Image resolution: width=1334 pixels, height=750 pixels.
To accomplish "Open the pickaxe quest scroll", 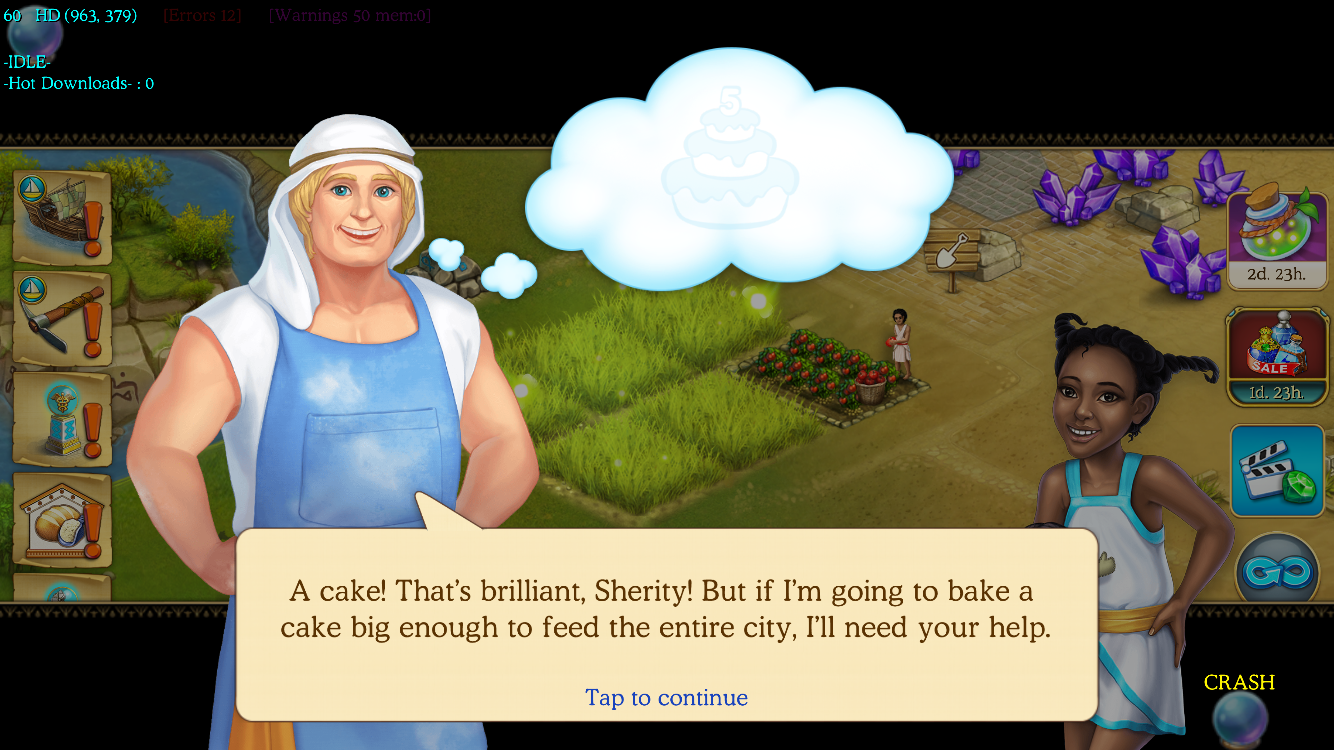I will (62, 318).
